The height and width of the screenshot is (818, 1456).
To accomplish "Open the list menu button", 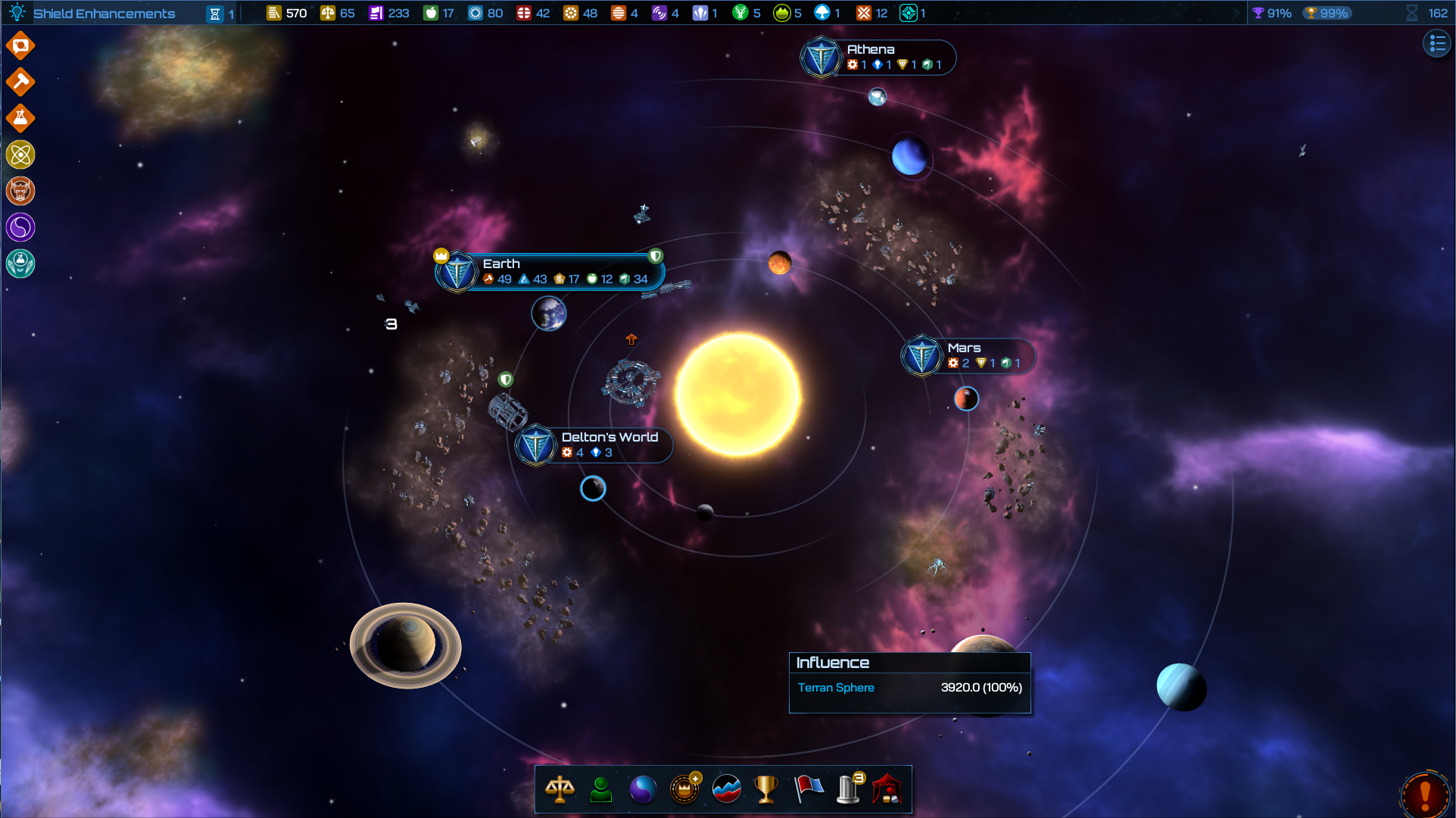I will [1437, 43].
